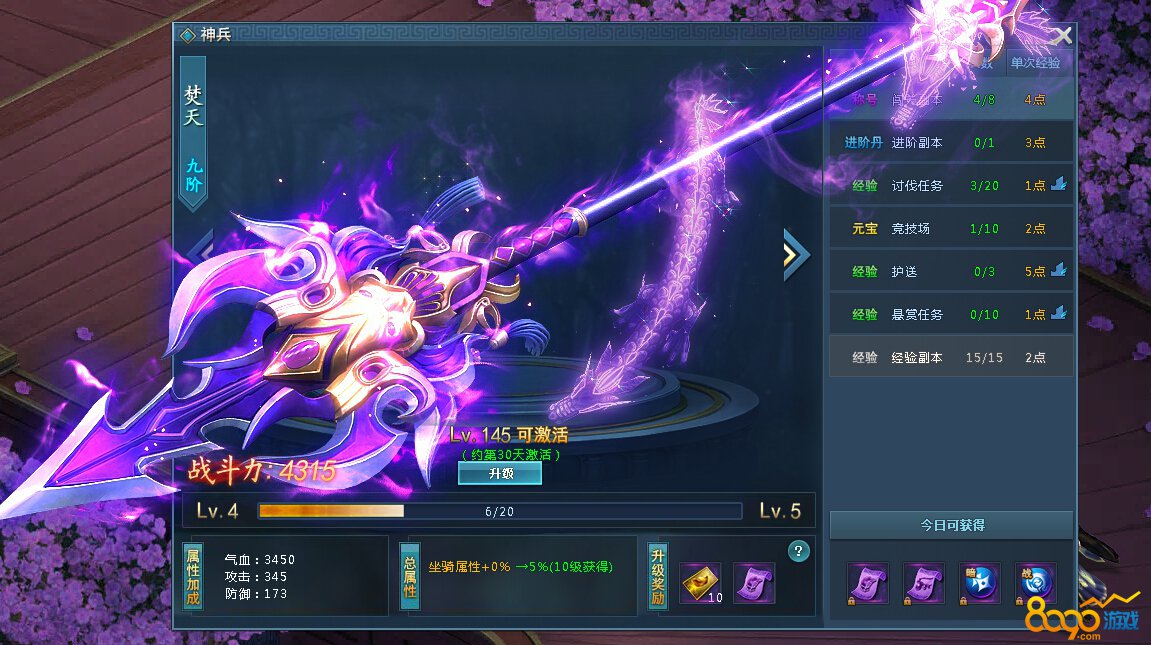Show the next weapon with right arrow

pos(795,254)
